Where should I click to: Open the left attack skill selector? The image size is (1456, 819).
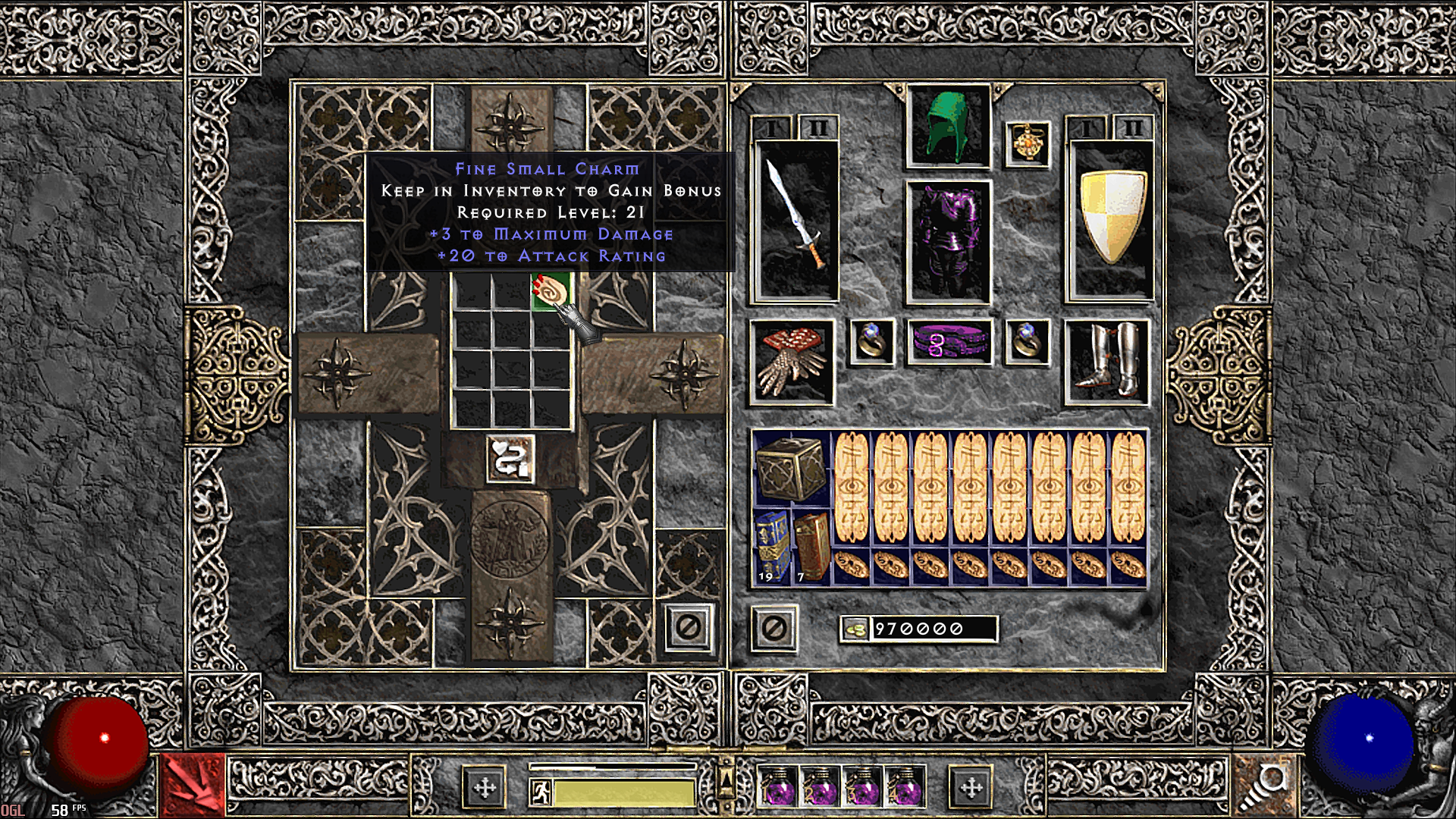point(193,786)
